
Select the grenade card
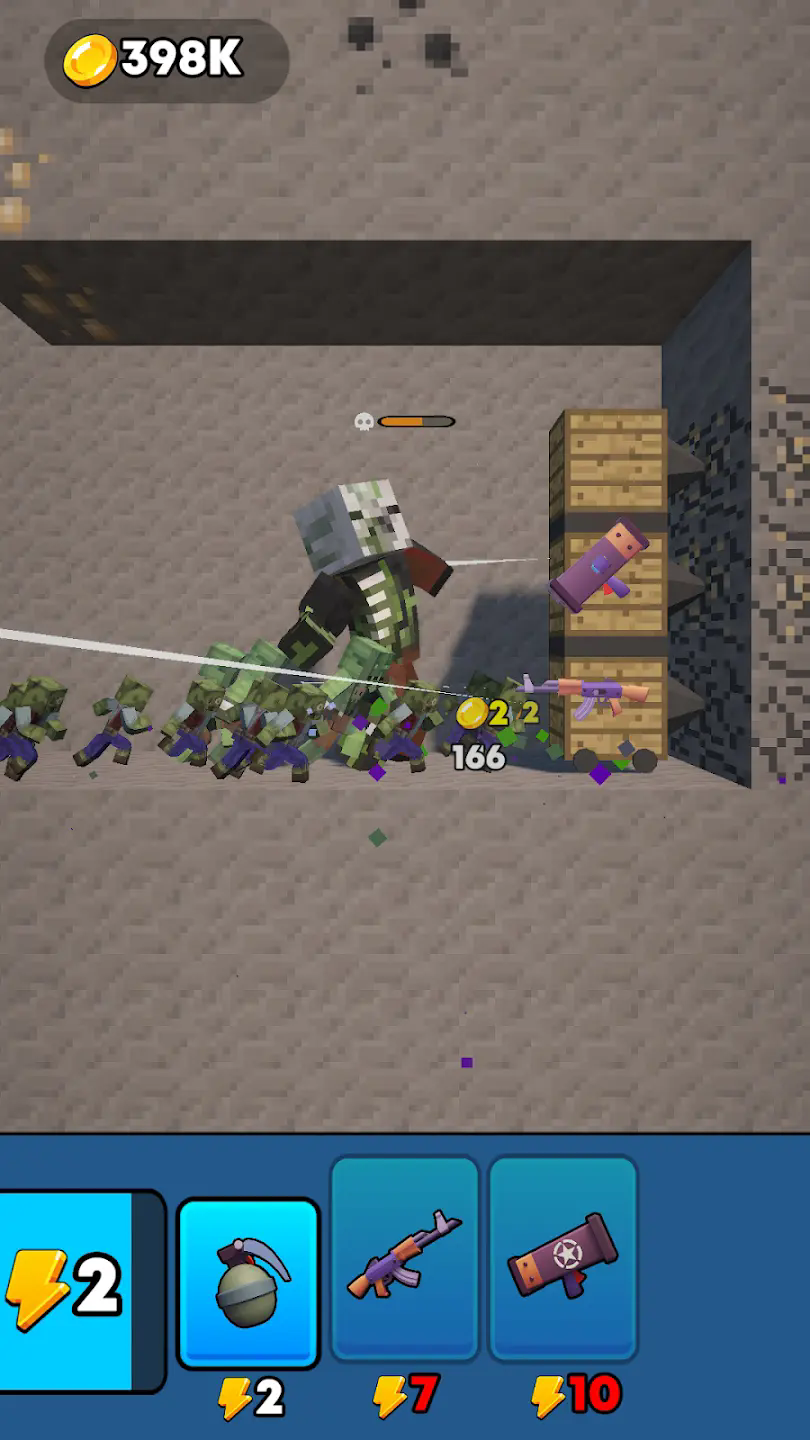[249, 1283]
